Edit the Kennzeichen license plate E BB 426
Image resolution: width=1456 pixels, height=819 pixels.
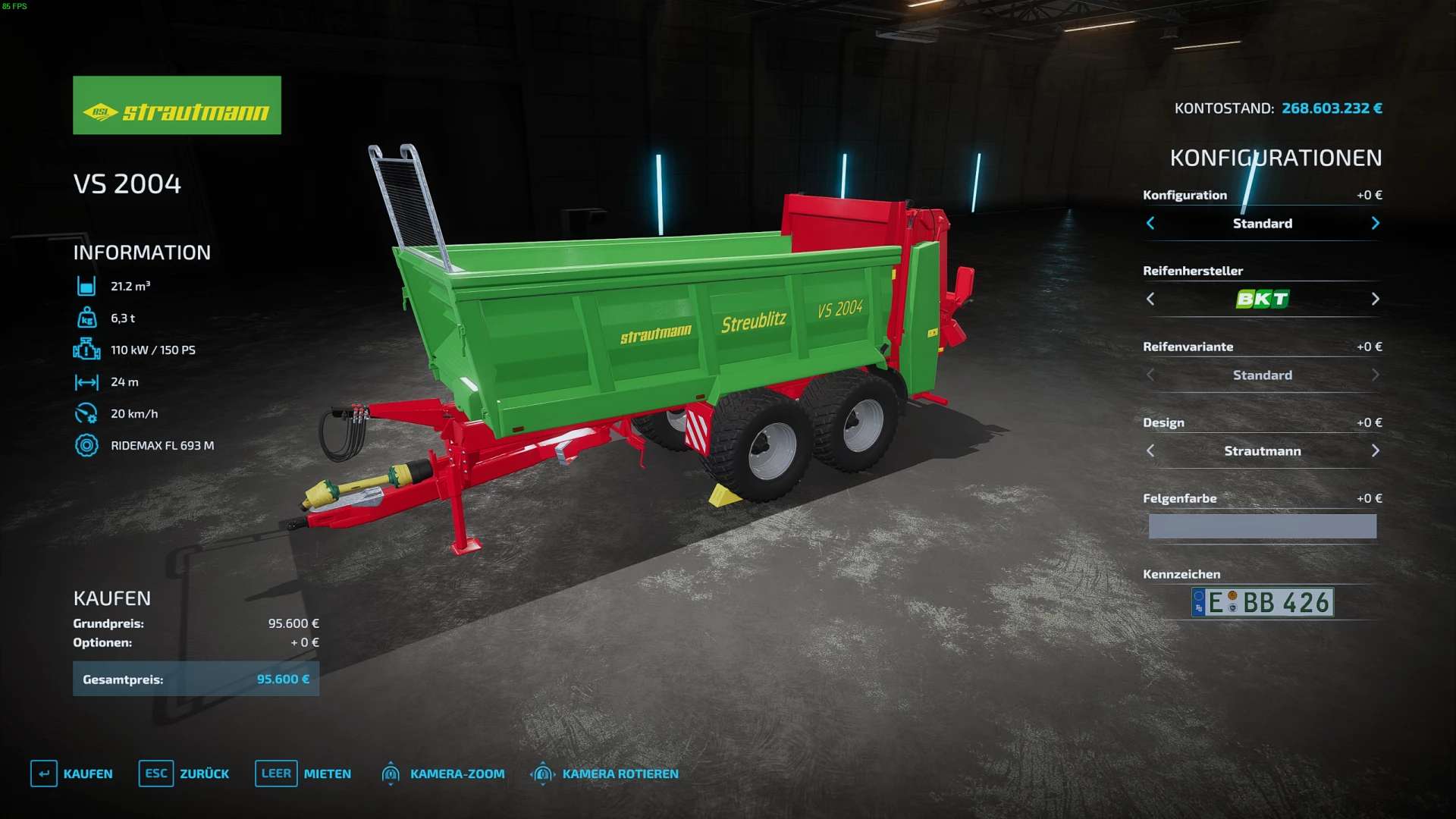click(x=1262, y=602)
